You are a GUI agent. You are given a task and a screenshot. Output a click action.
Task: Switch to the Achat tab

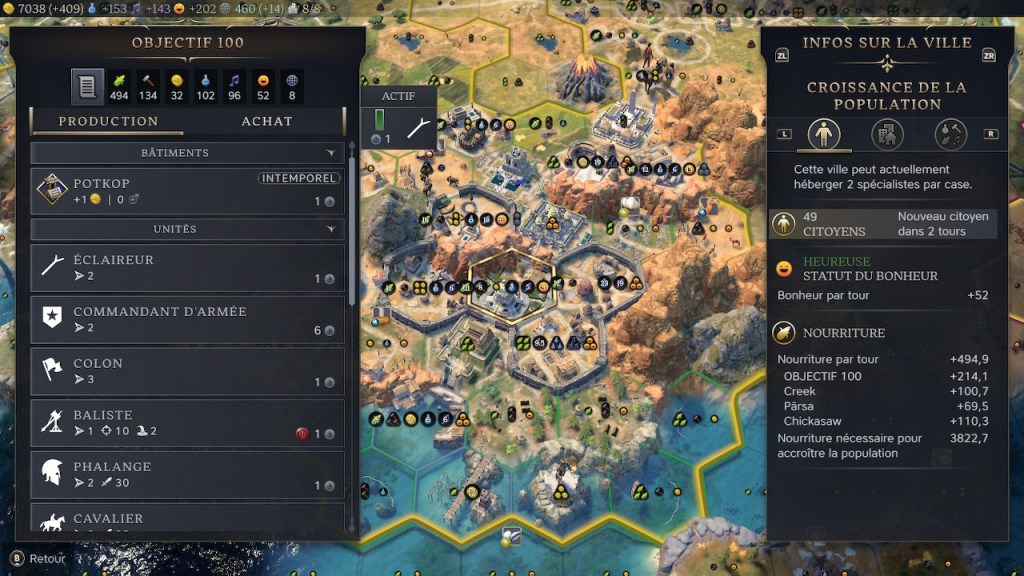tap(267, 121)
